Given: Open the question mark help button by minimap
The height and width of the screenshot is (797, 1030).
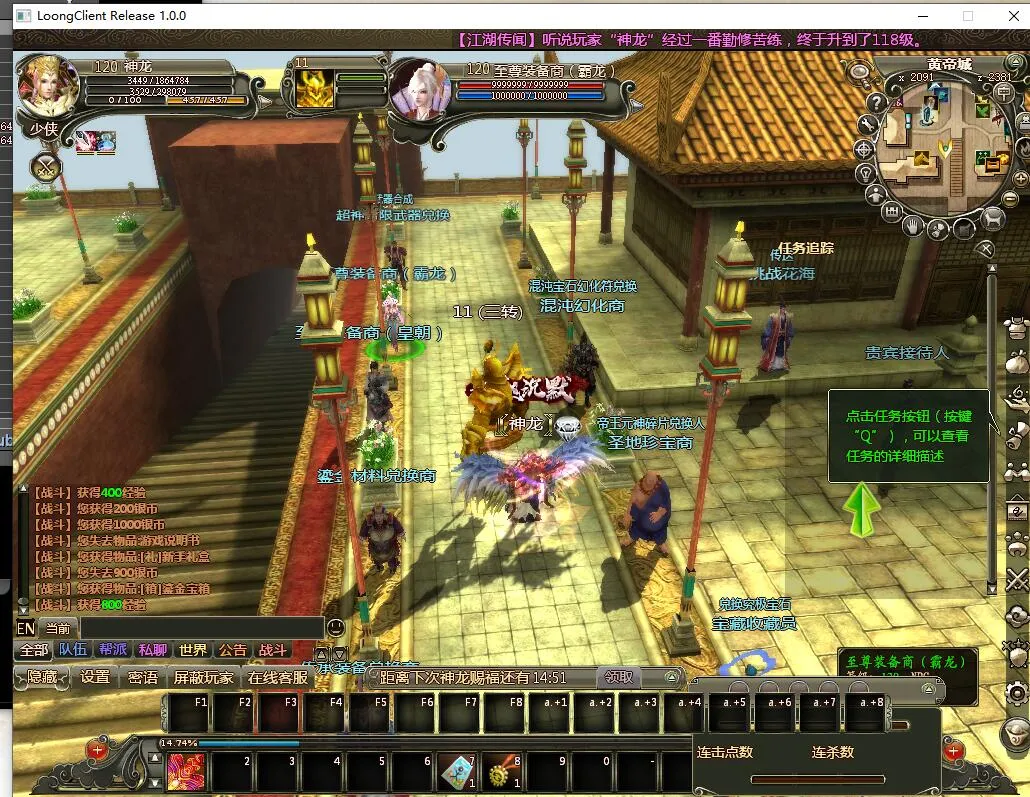Looking at the screenshot, I should [876, 102].
